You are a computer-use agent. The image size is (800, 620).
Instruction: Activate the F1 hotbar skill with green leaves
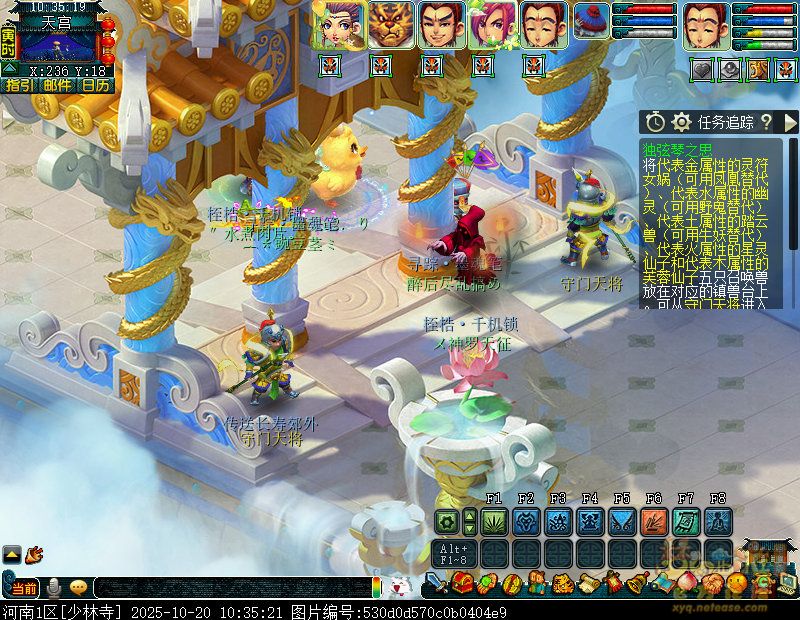coord(493,521)
